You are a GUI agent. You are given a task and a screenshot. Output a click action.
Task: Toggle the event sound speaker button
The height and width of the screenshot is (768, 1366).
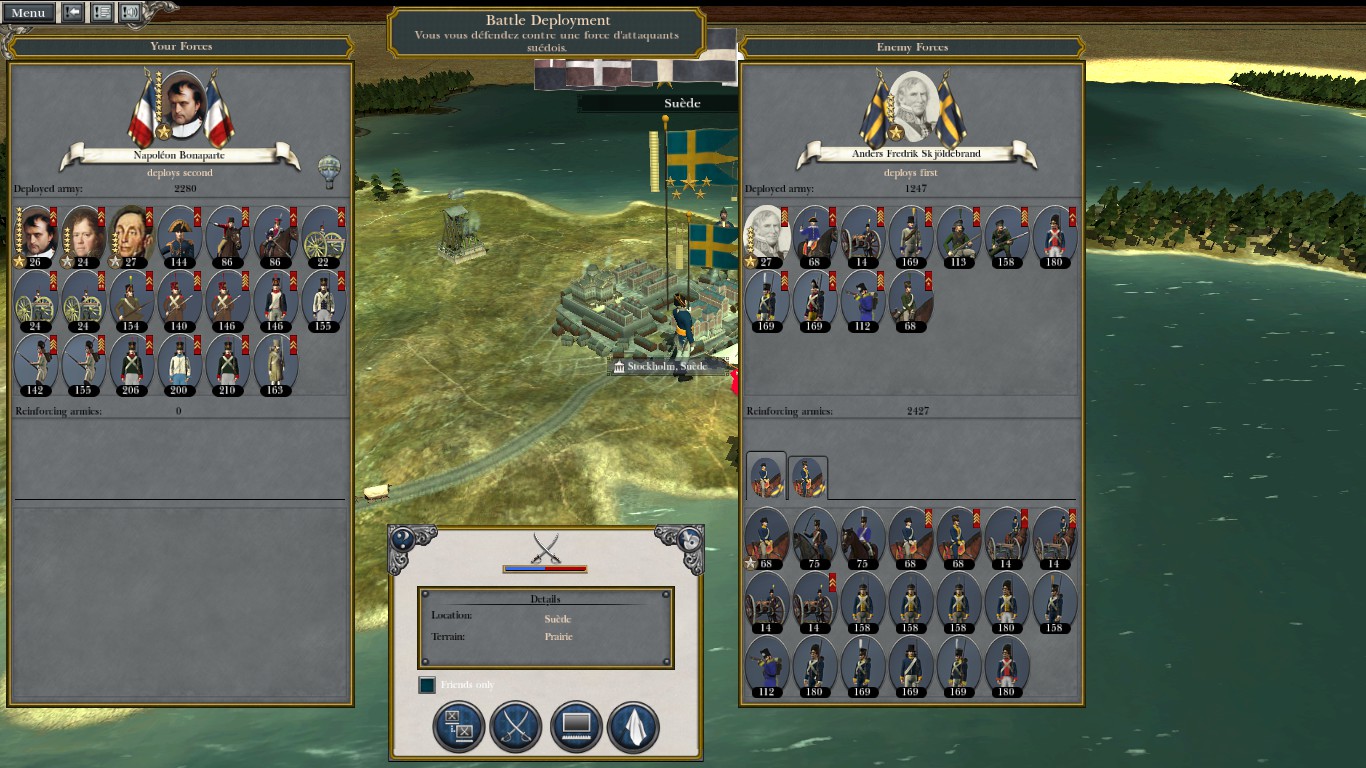130,13
